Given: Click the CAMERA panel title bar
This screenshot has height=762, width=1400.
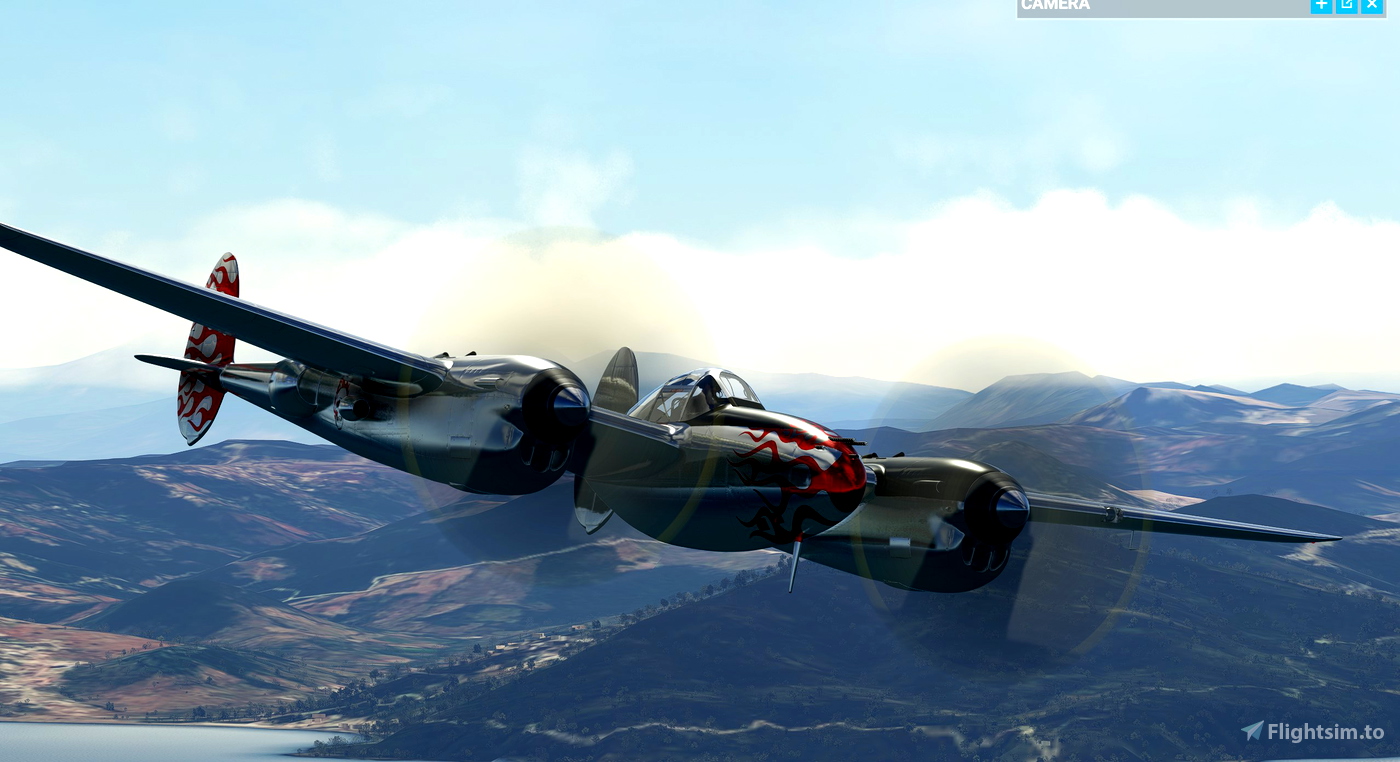Looking at the screenshot, I should point(1150,5).
